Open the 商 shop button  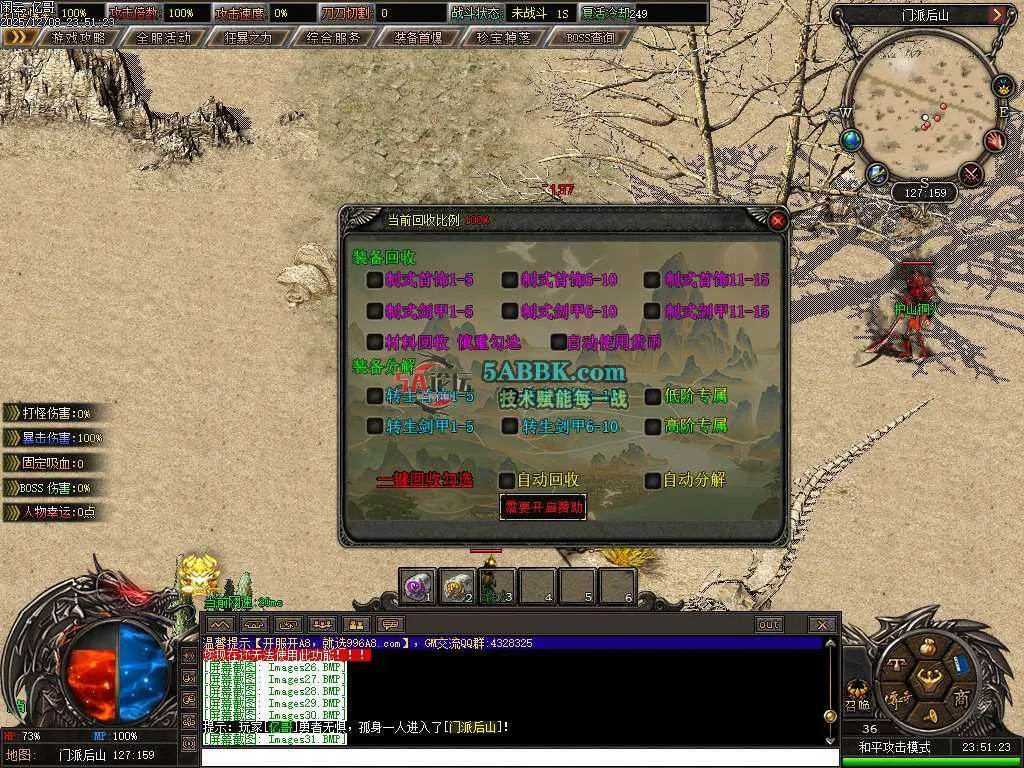point(960,696)
